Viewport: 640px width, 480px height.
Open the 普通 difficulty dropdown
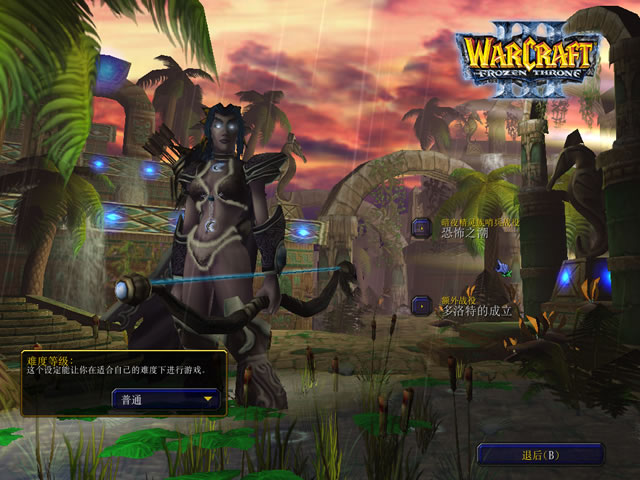pyautogui.click(x=165, y=400)
